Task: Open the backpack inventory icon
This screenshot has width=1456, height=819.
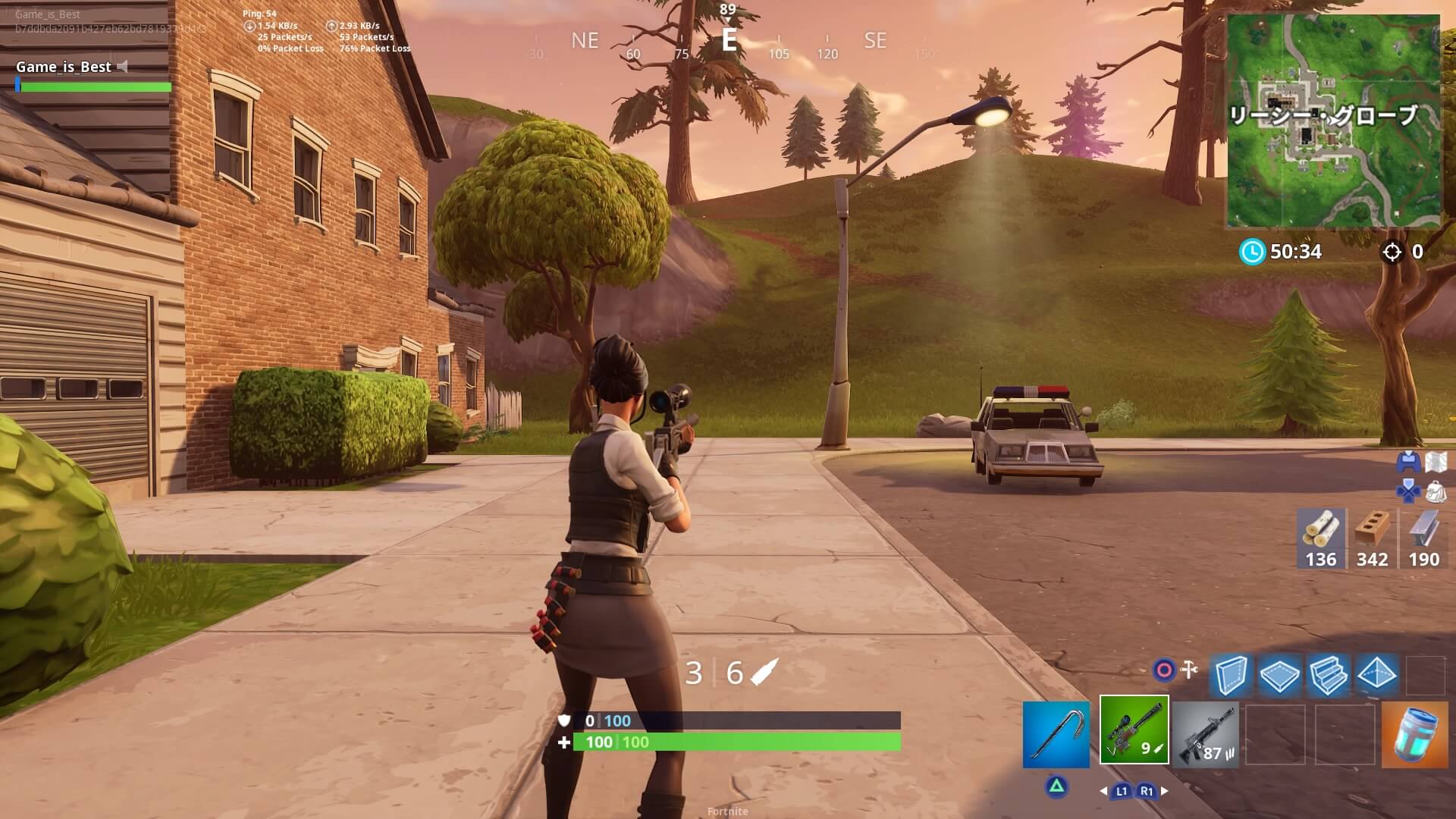Action: tap(1436, 492)
